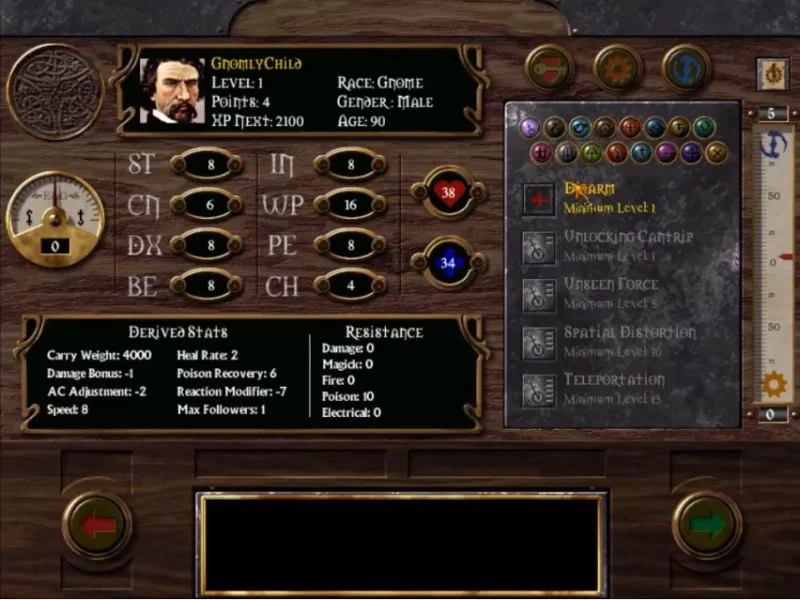Switch to the magick spells panel button
This screenshot has width=800, height=600.
686,68
